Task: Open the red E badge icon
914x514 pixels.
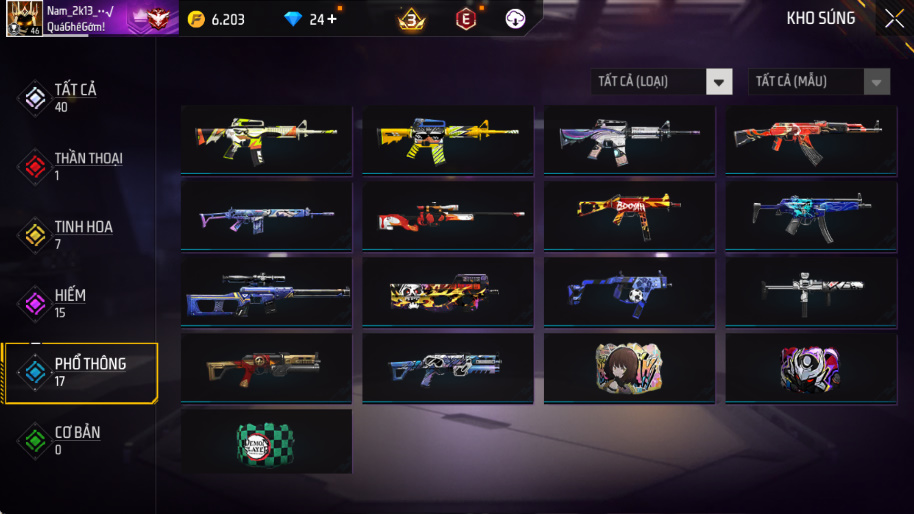Action: point(465,19)
